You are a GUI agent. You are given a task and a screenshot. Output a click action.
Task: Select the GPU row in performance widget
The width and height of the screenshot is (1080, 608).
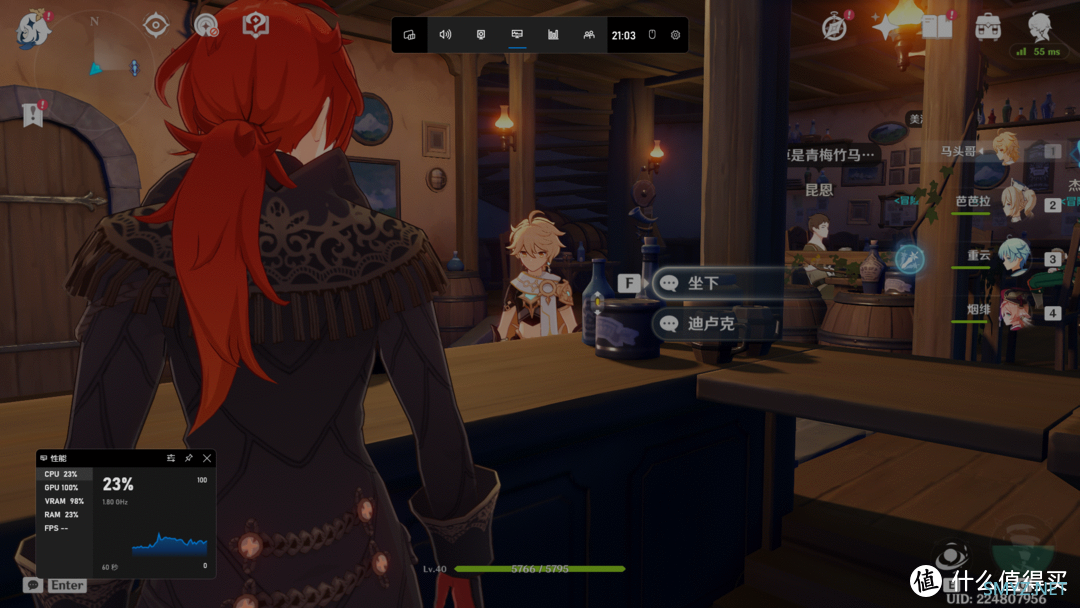tap(62, 488)
